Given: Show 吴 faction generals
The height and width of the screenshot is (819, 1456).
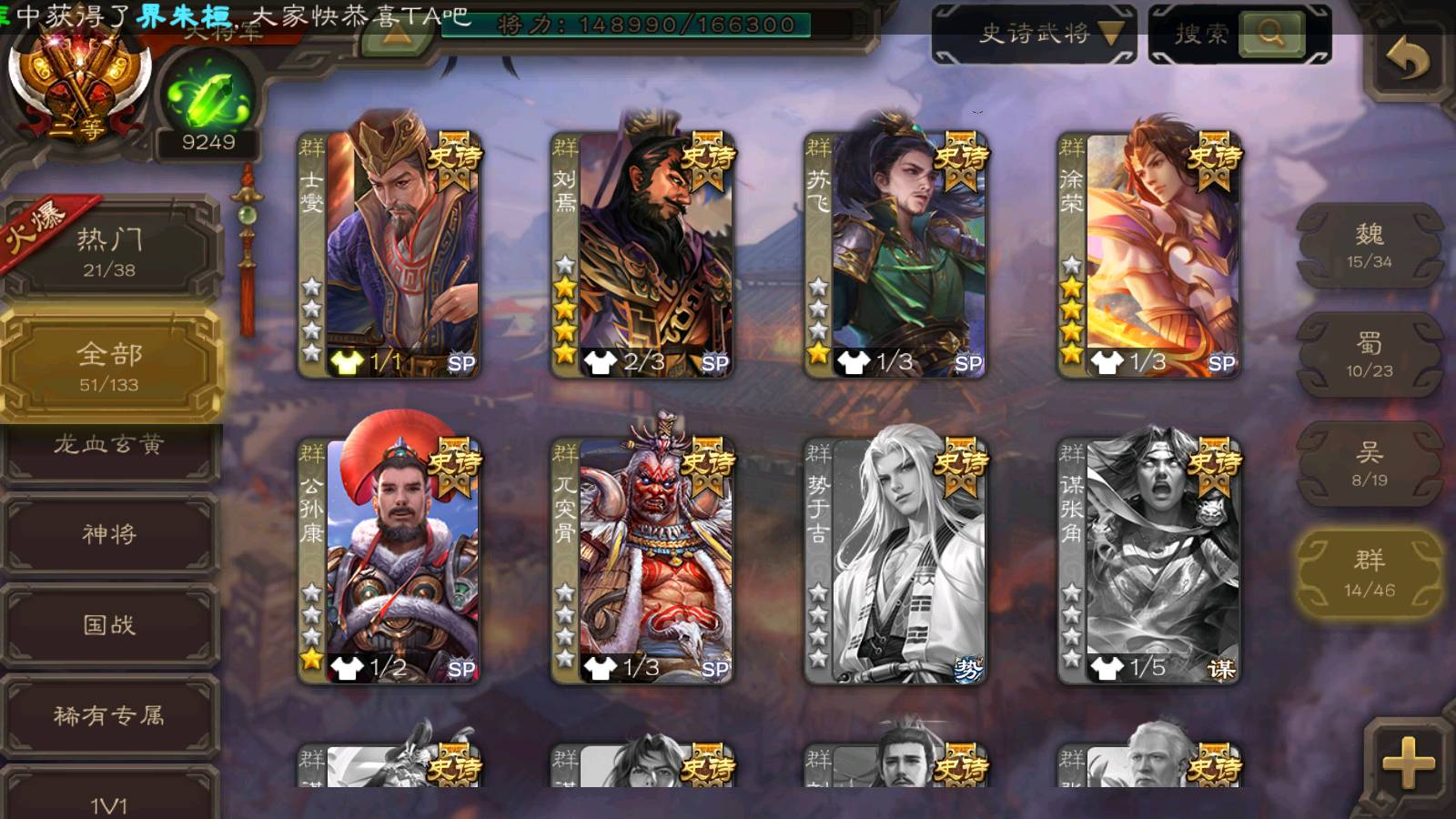Looking at the screenshot, I should pos(1369,464).
